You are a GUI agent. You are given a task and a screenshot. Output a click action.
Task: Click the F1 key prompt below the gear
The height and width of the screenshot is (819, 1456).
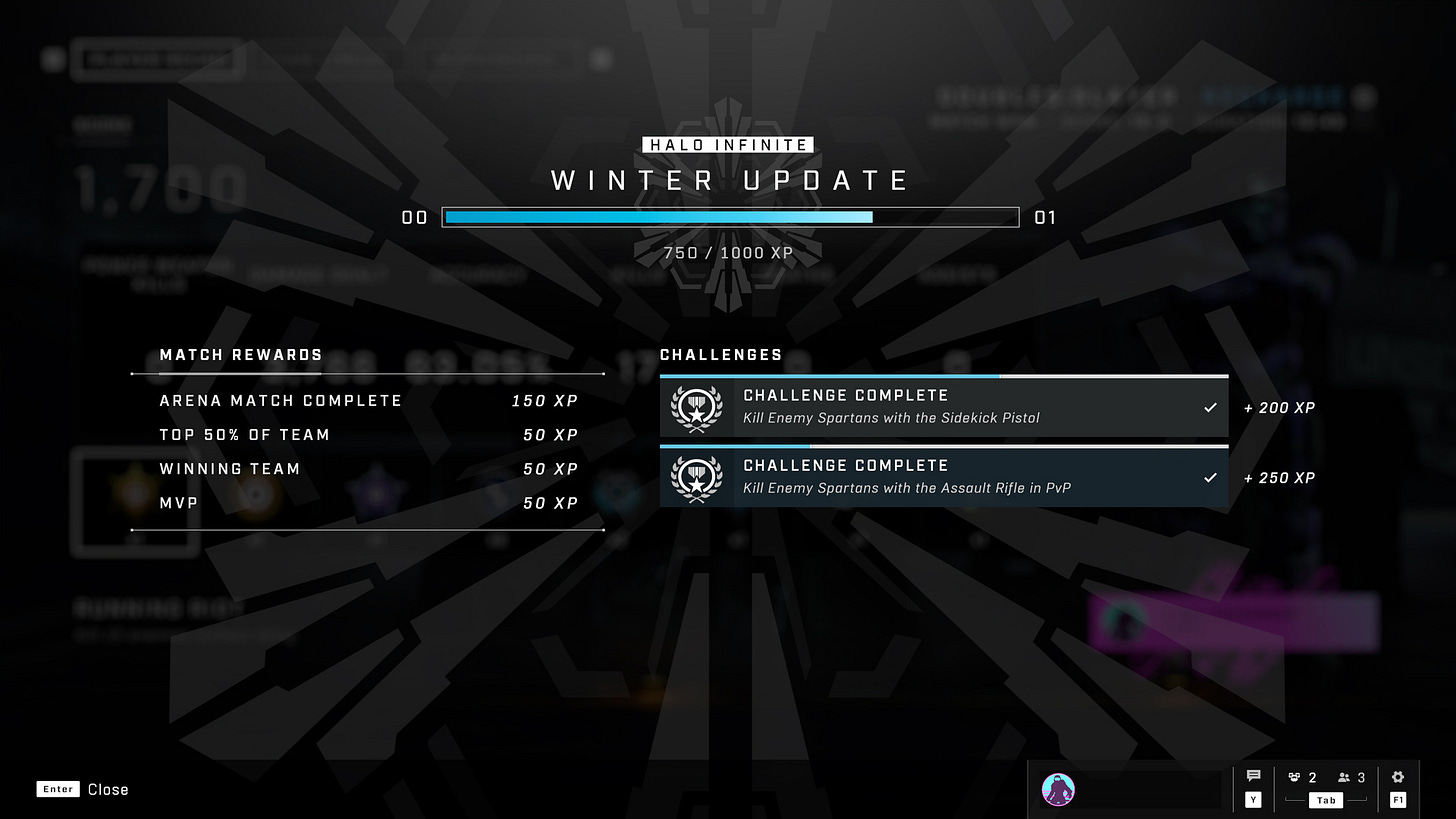(1398, 799)
